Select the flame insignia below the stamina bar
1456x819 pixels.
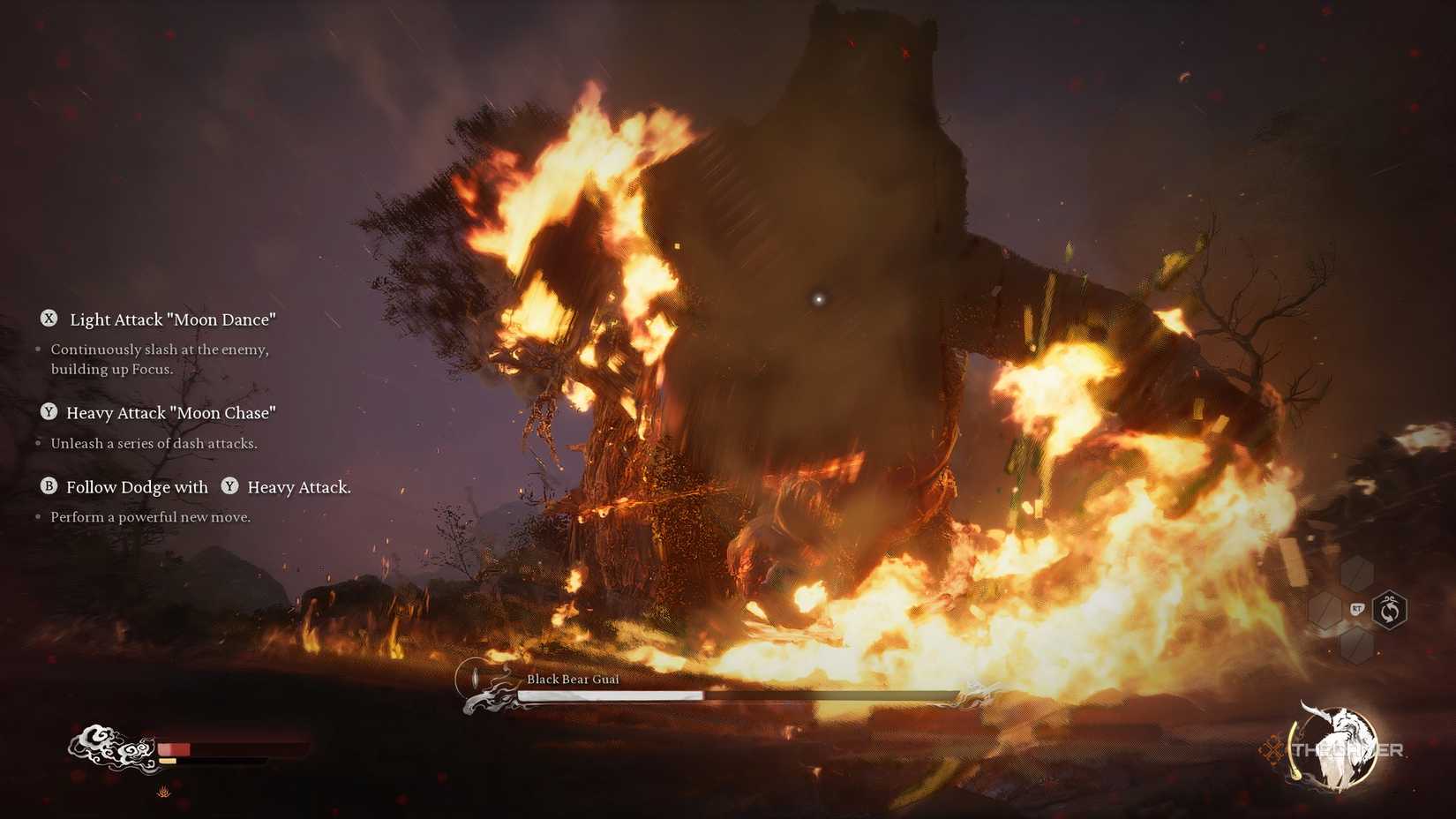pyautogui.click(x=164, y=791)
